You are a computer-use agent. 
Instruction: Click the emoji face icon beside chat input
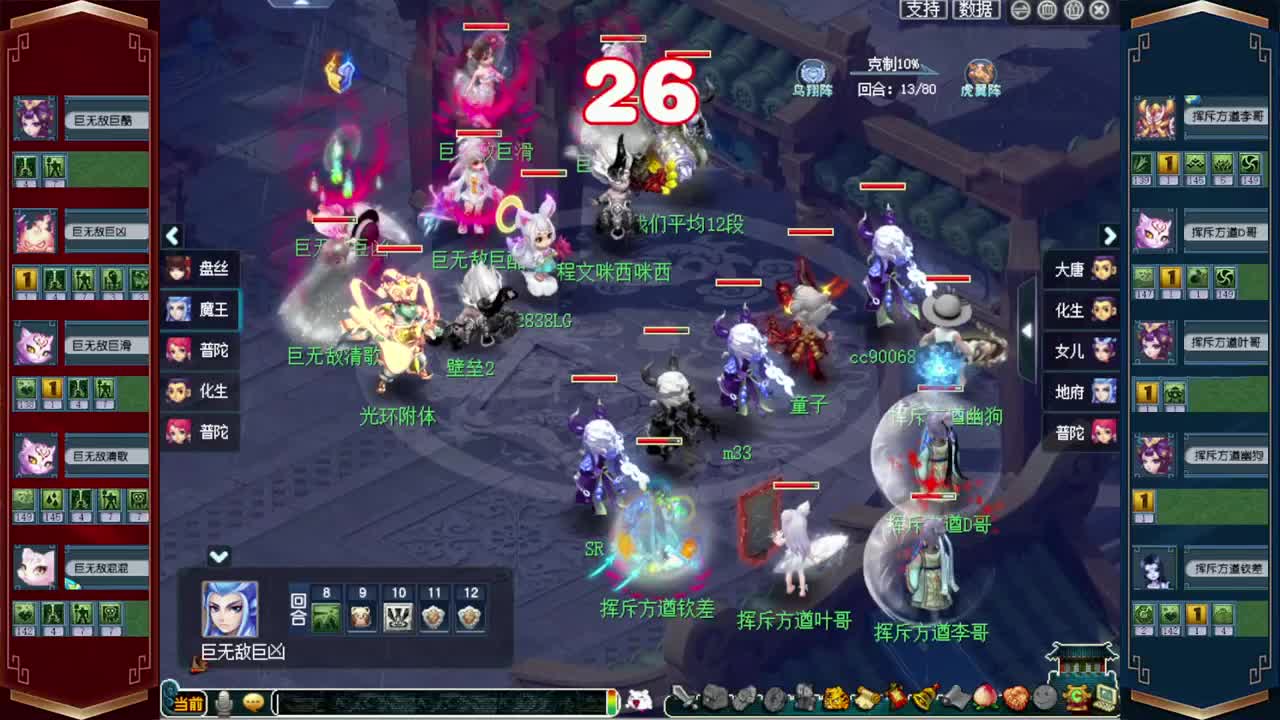click(251, 703)
